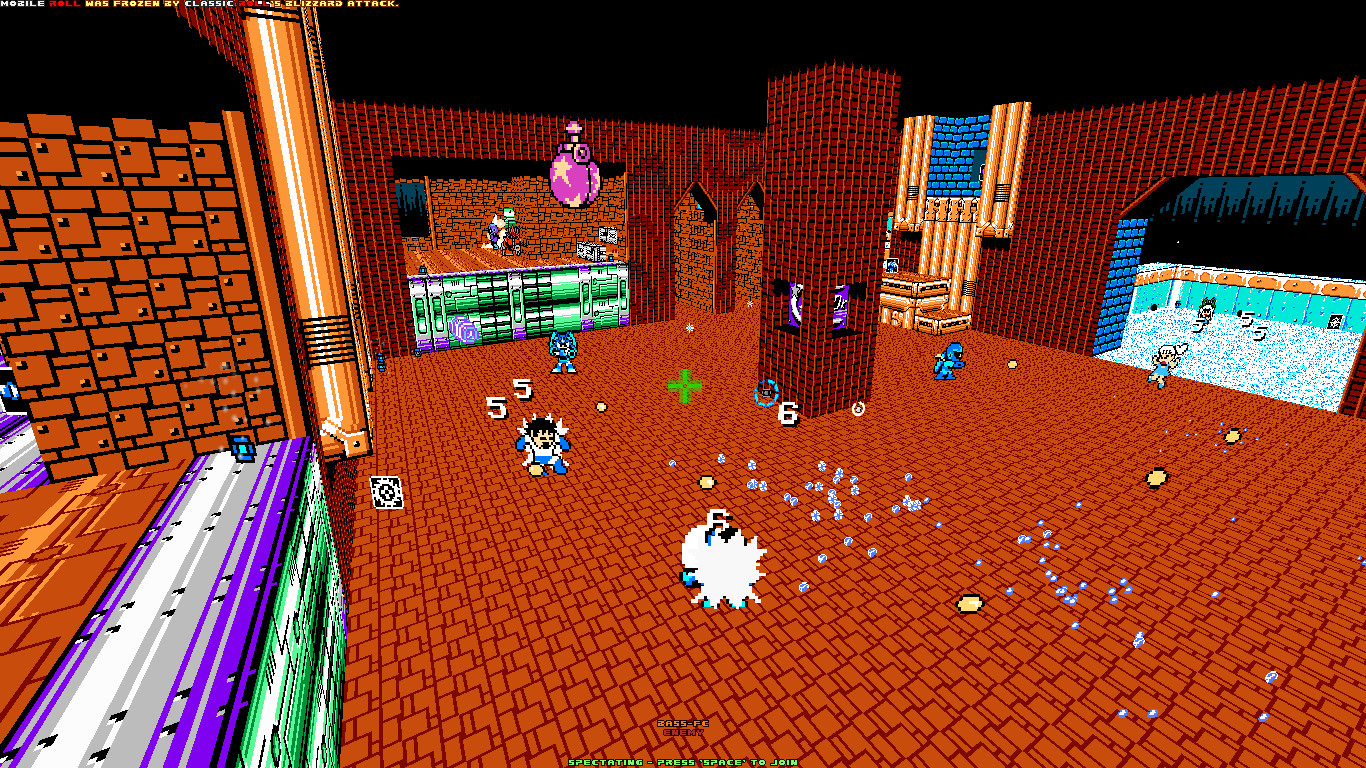Screen dimensions: 1366x768
Task: Click the green plus crosshair indicator
Action: 683,387
